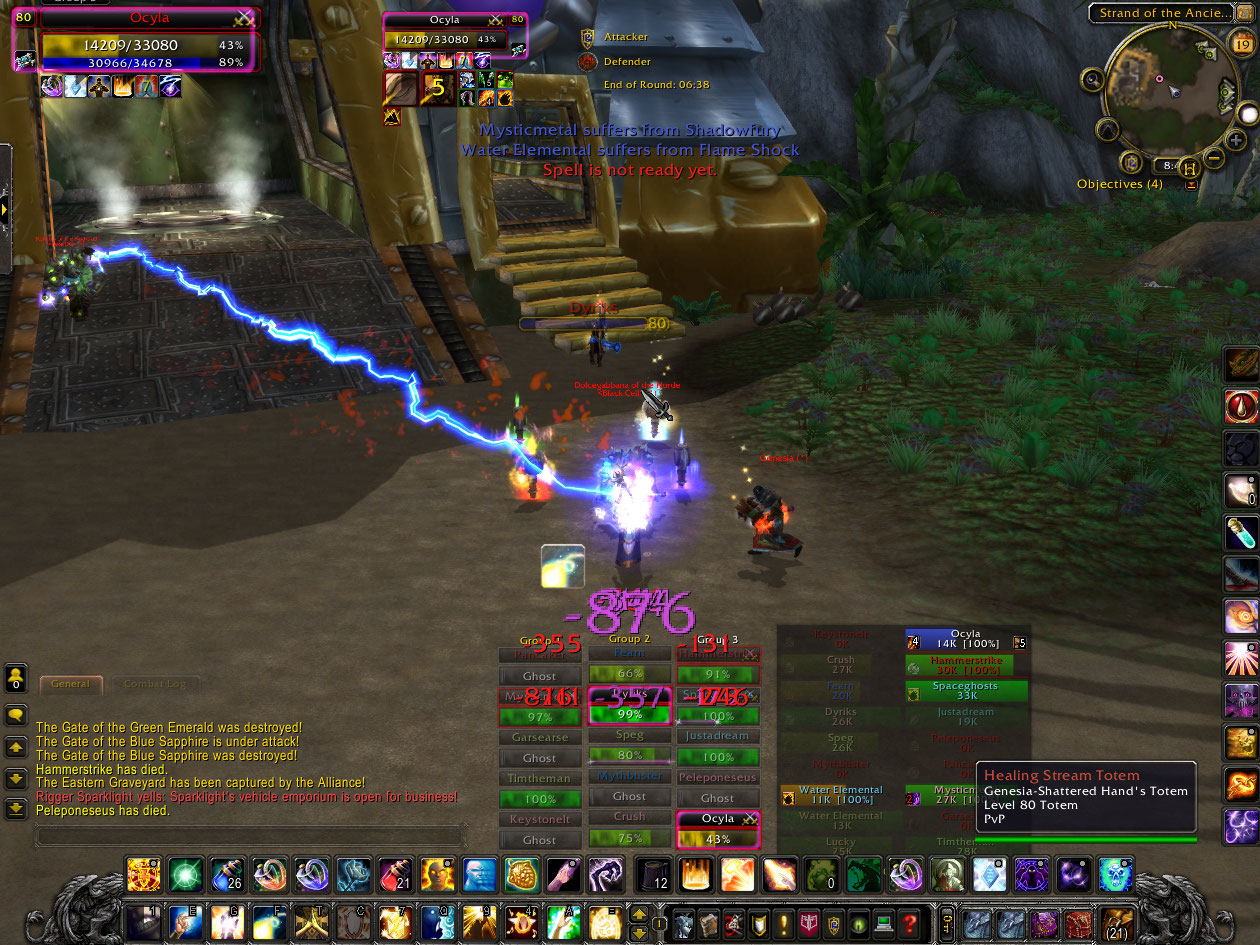Collapse the Objectives tracker arrow
The height and width of the screenshot is (945, 1260).
click(x=1190, y=185)
